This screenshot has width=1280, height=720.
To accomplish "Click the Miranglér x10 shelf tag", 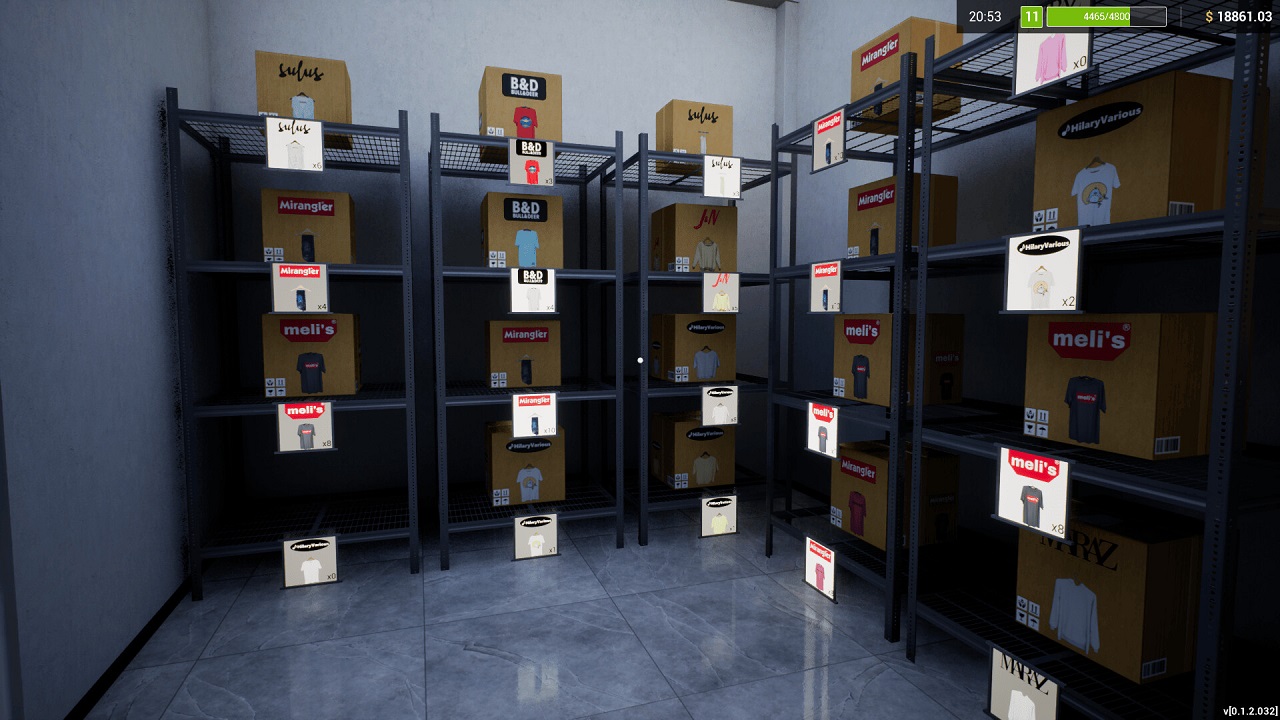I will click(x=533, y=415).
